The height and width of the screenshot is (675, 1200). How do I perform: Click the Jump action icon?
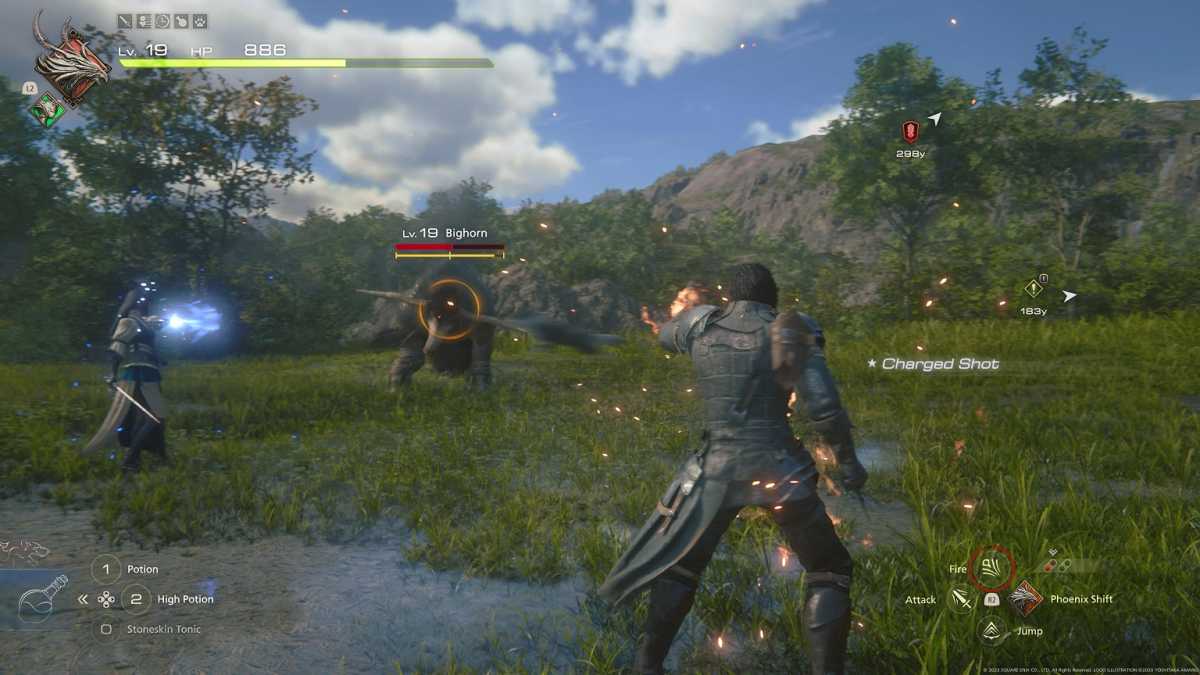[991, 630]
